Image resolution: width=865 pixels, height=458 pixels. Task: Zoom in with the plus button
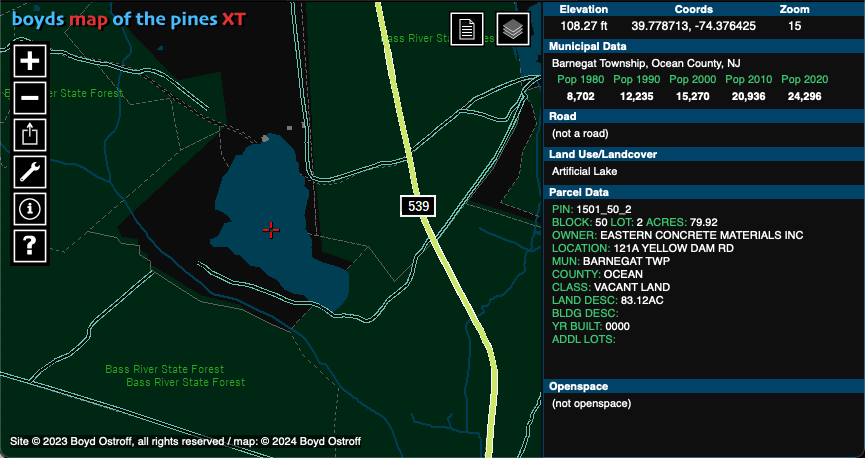[30, 60]
